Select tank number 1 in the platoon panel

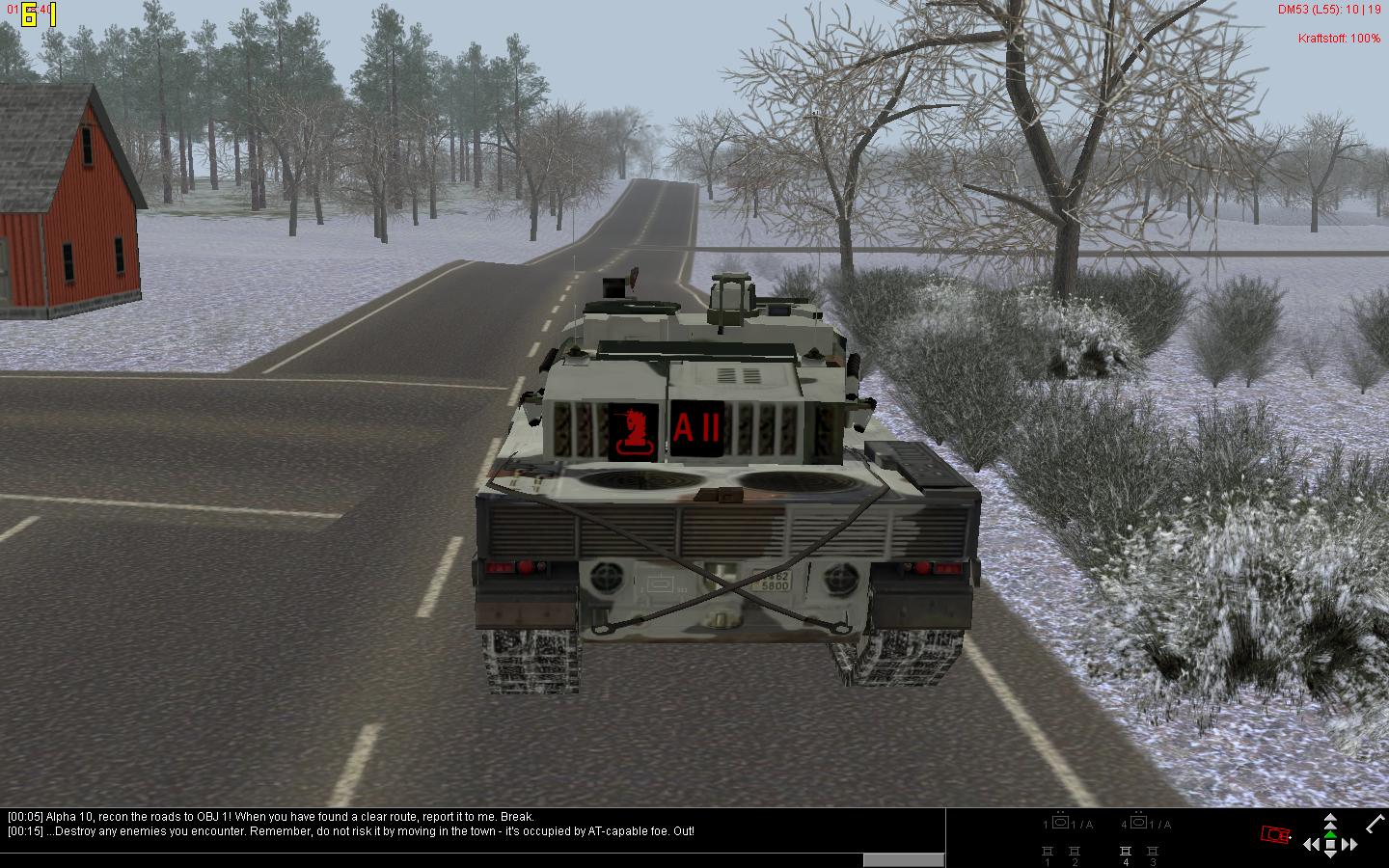(1048, 852)
